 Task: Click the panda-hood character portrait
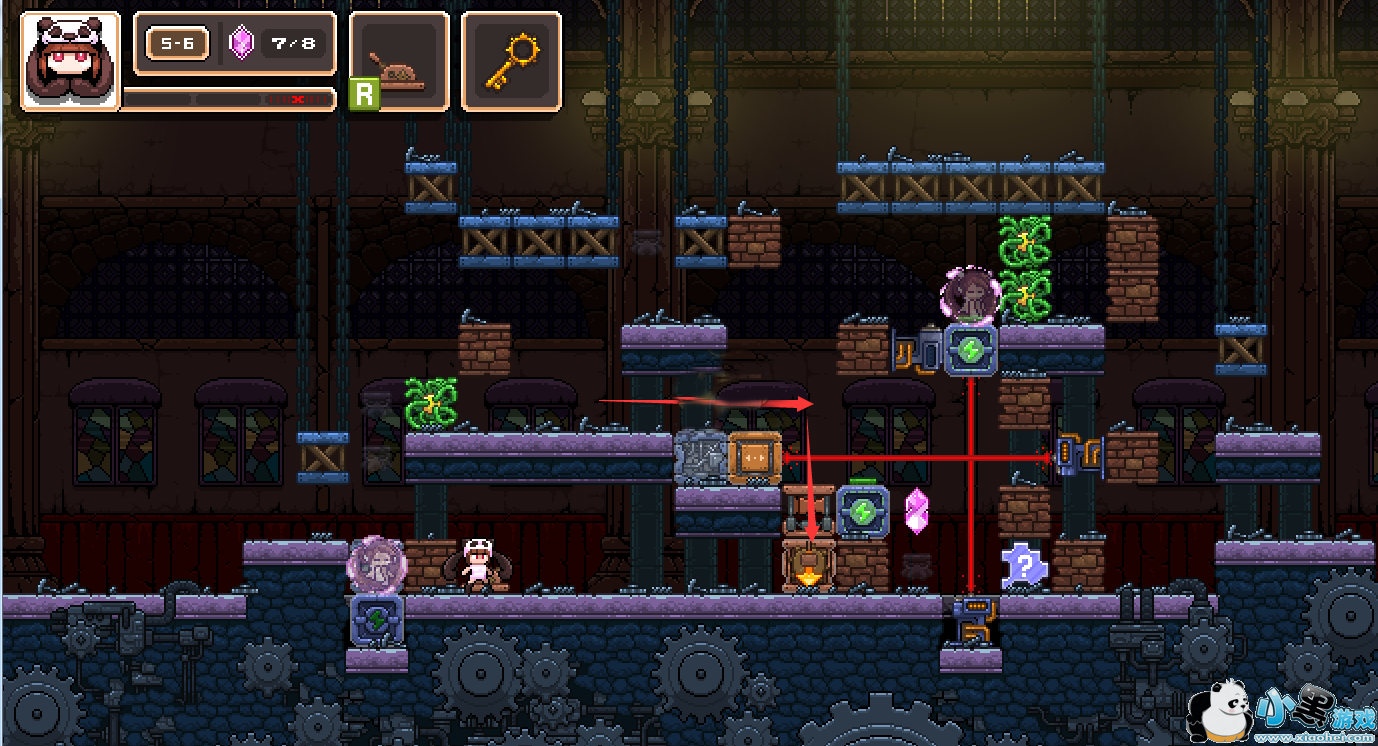click(70, 60)
